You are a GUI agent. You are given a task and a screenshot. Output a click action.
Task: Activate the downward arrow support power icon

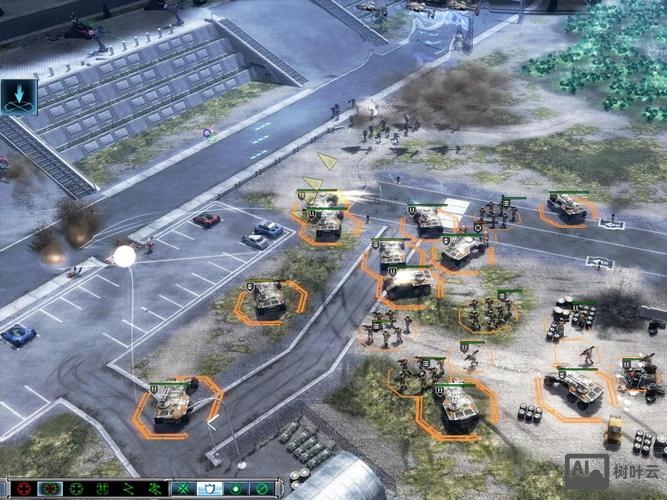tap(18, 96)
